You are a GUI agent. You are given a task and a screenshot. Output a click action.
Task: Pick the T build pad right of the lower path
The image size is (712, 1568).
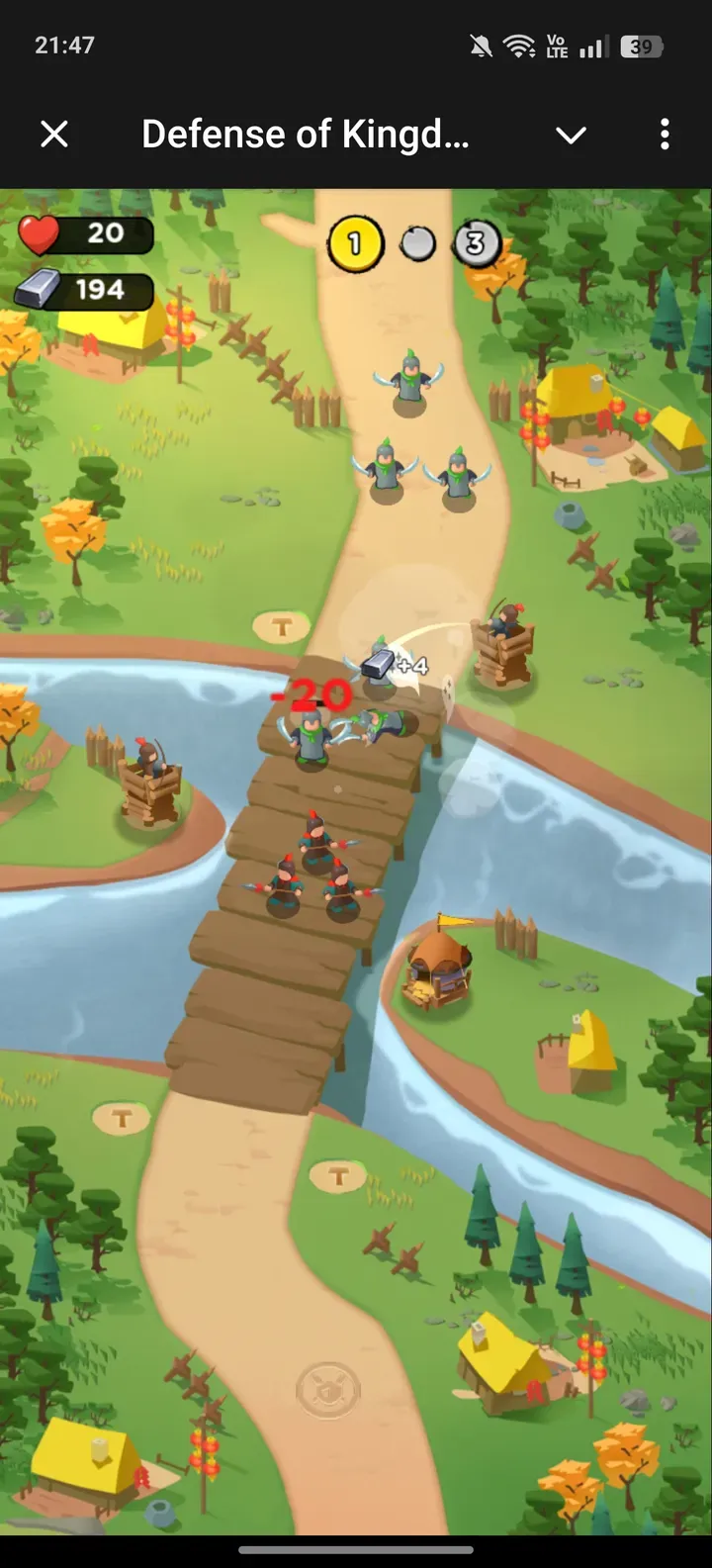338,1176
